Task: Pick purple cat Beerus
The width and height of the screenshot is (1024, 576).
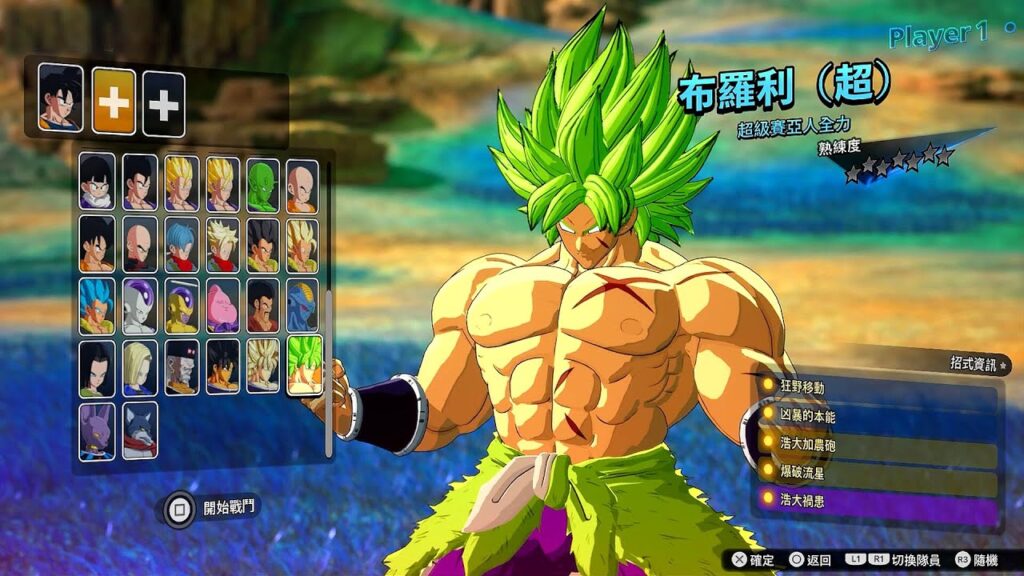Action: pos(98,430)
